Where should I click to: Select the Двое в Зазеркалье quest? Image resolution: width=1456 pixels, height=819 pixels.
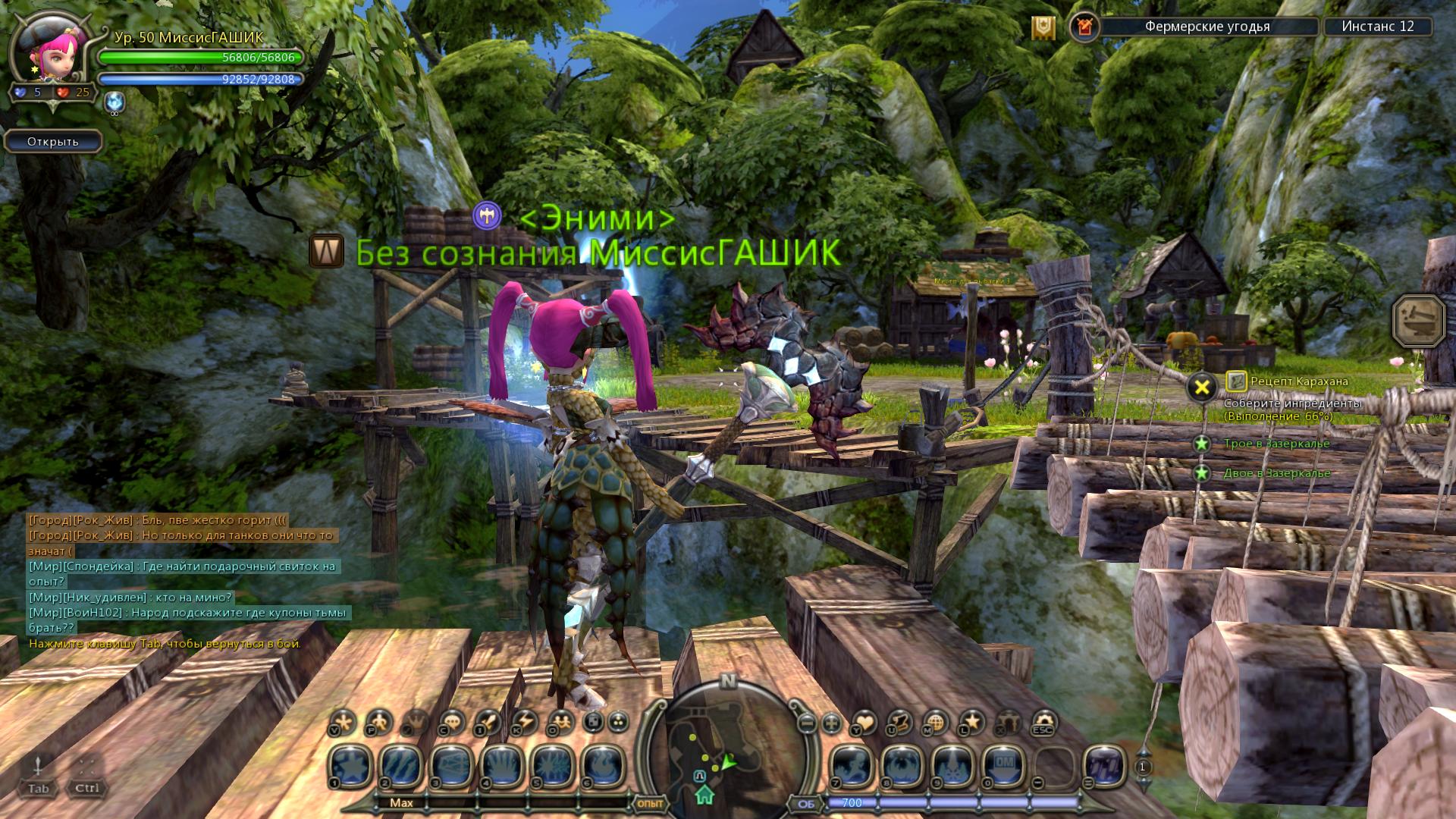click(1276, 473)
